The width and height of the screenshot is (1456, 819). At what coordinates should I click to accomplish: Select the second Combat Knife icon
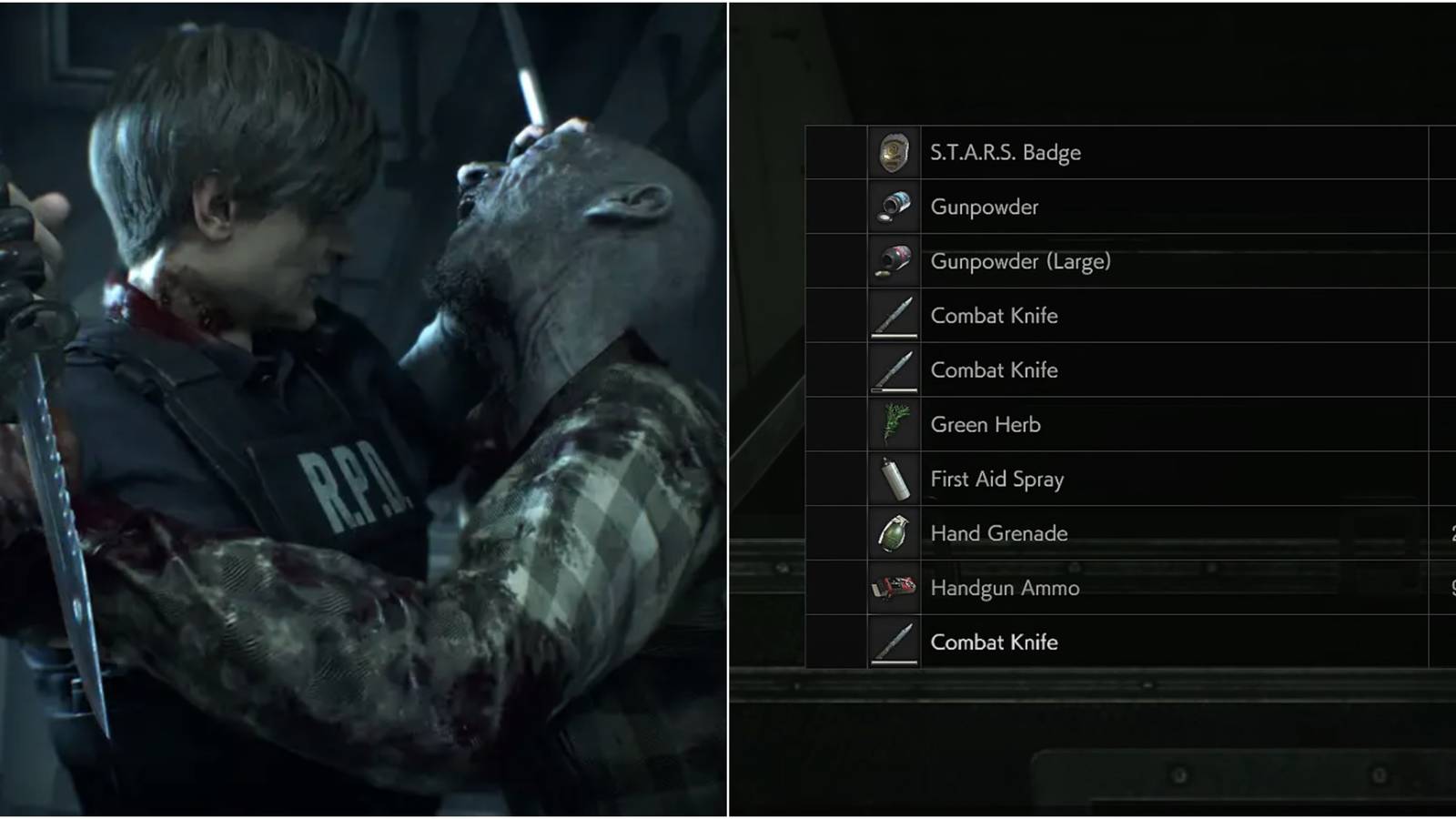pyautogui.click(x=893, y=370)
